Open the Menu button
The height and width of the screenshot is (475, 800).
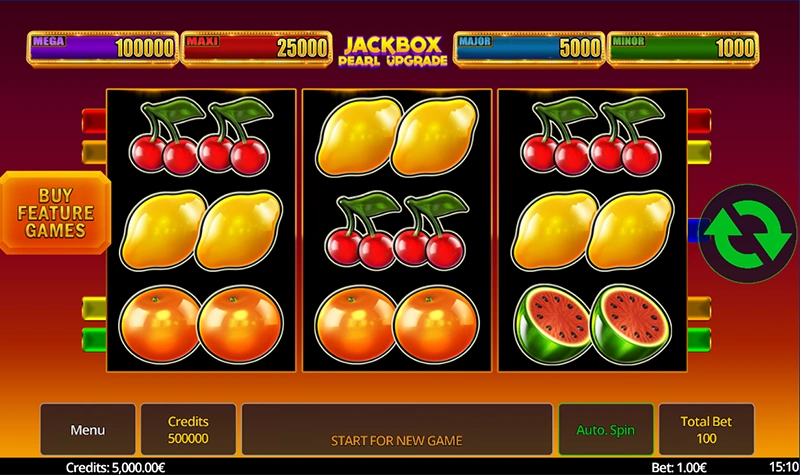88,430
